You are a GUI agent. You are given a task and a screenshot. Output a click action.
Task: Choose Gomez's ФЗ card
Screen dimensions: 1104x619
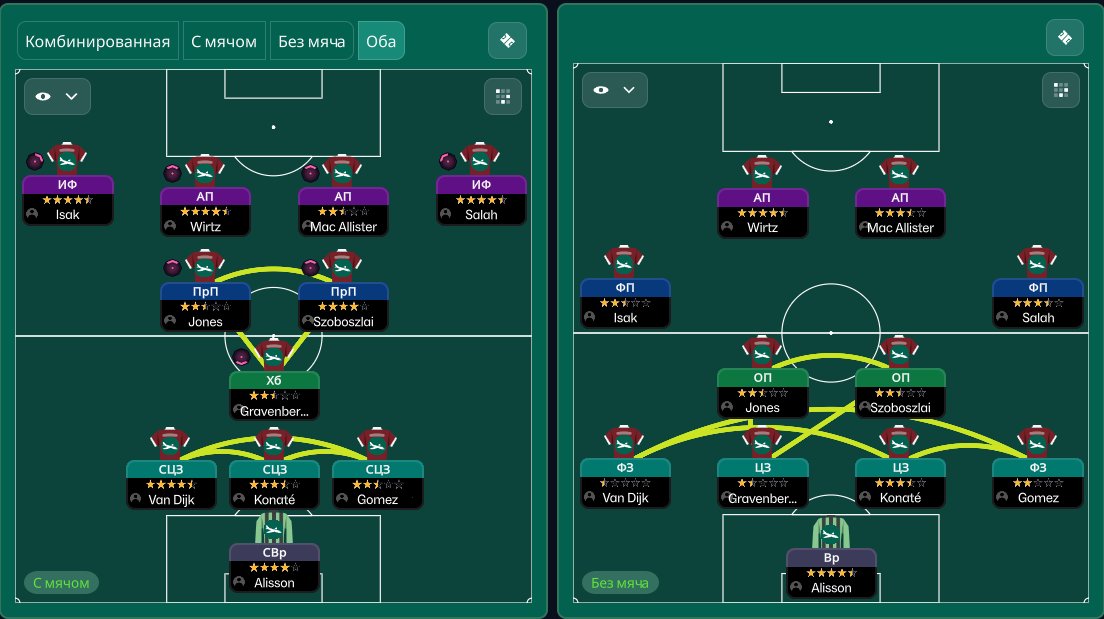tap(1037, 482)
